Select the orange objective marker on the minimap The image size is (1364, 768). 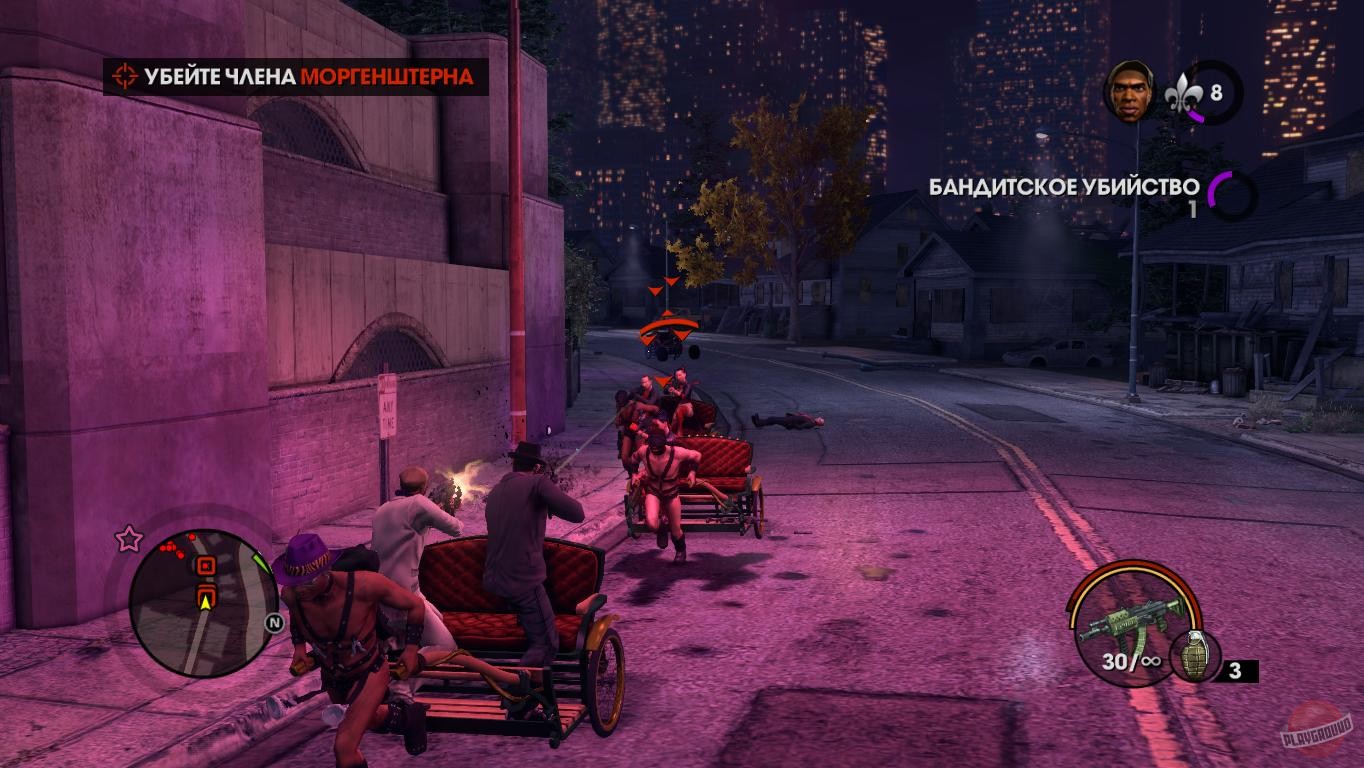coord(206,564)
